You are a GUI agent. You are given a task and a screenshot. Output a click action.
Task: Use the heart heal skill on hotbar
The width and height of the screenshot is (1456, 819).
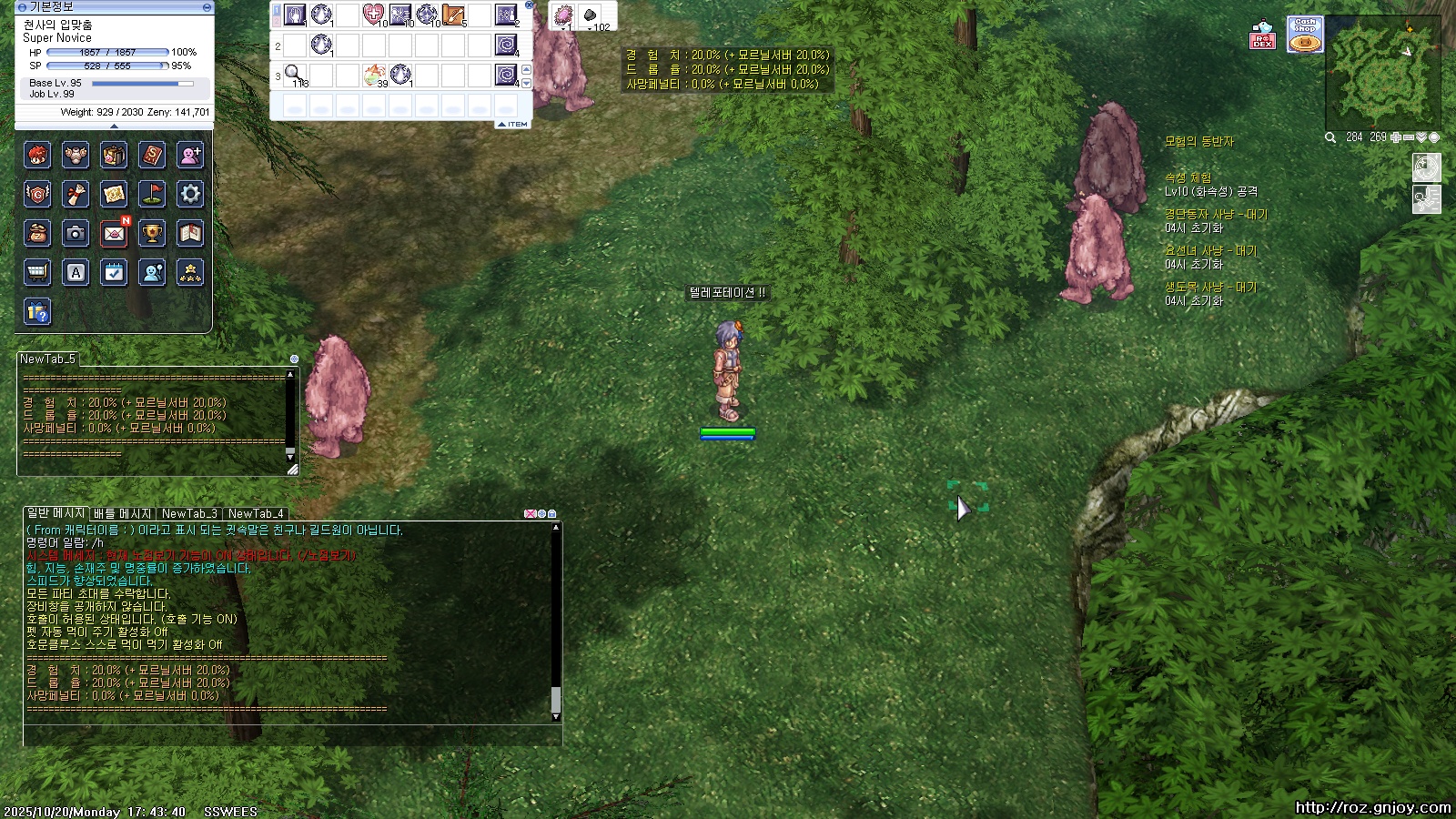pos(374,15)
